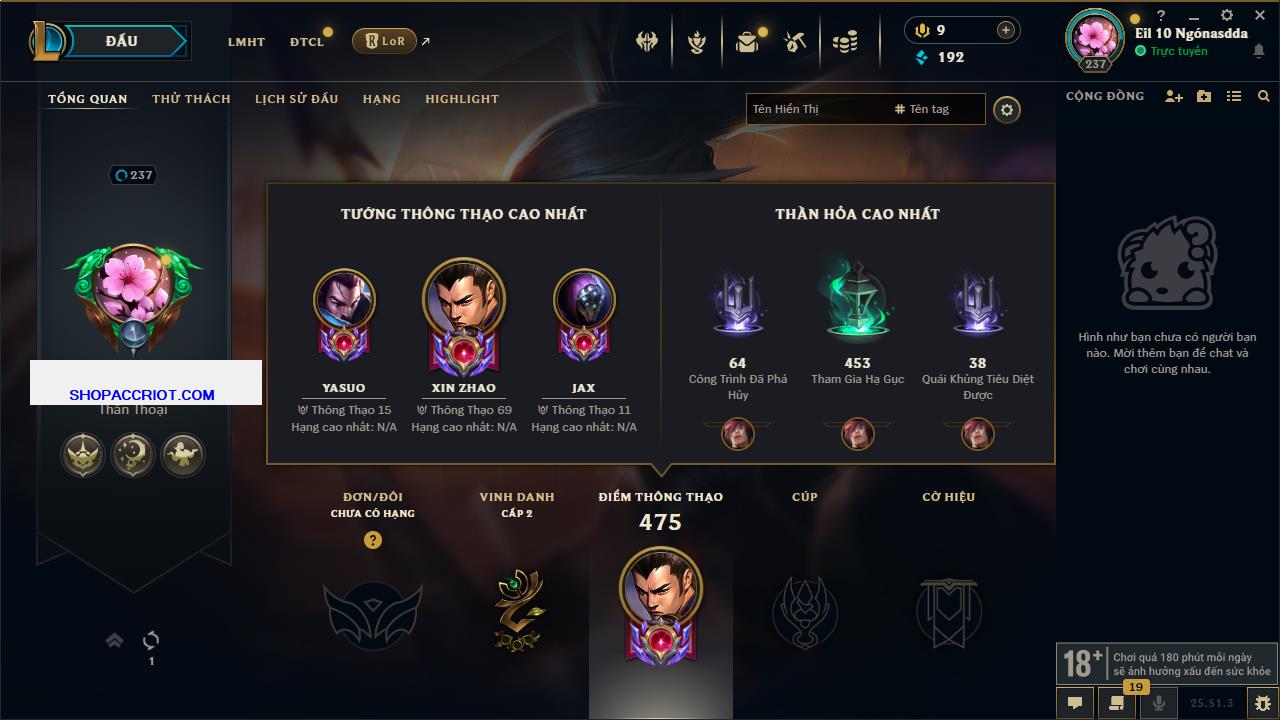Open the LMHT section
1280x720 pixels.
pos(246,42)
